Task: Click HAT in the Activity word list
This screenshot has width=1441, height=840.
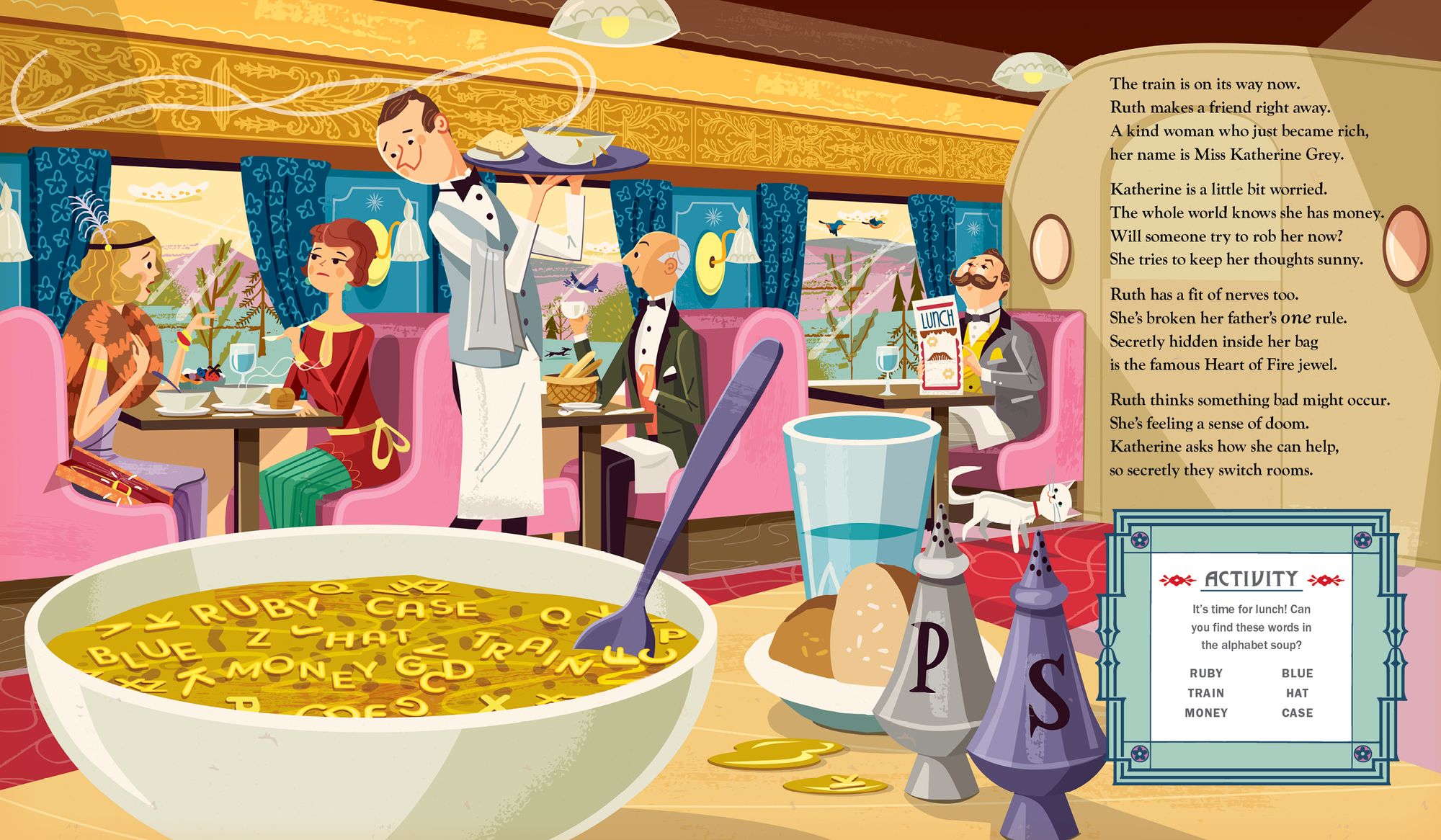Action: [1297, 693]
